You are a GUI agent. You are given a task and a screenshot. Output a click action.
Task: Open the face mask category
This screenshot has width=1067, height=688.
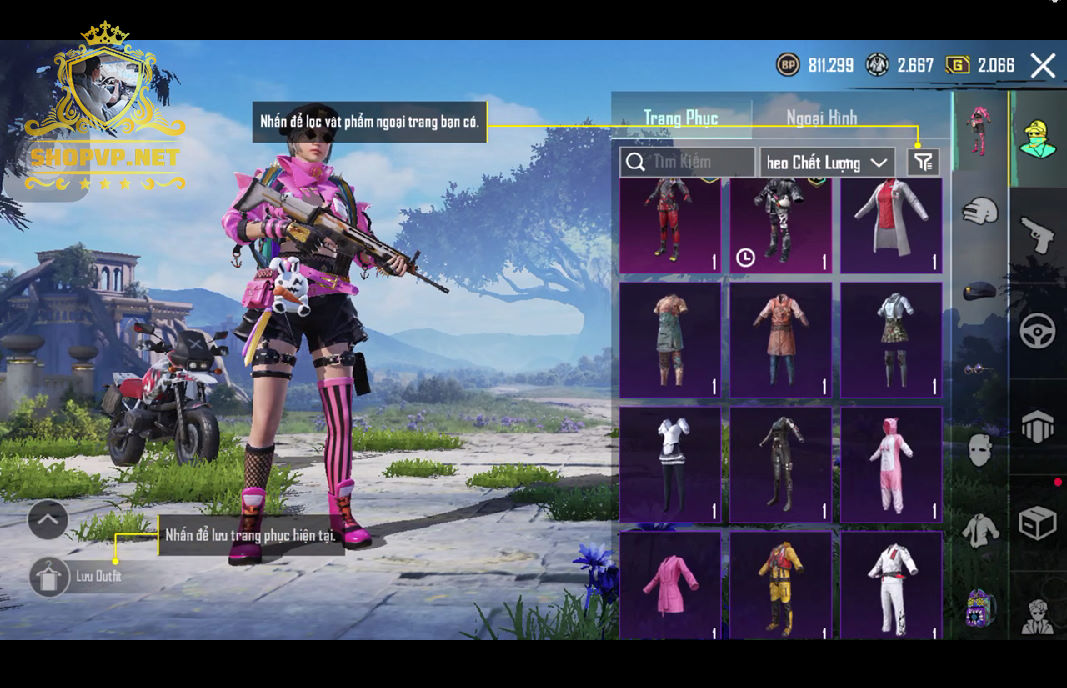[980, 450]
